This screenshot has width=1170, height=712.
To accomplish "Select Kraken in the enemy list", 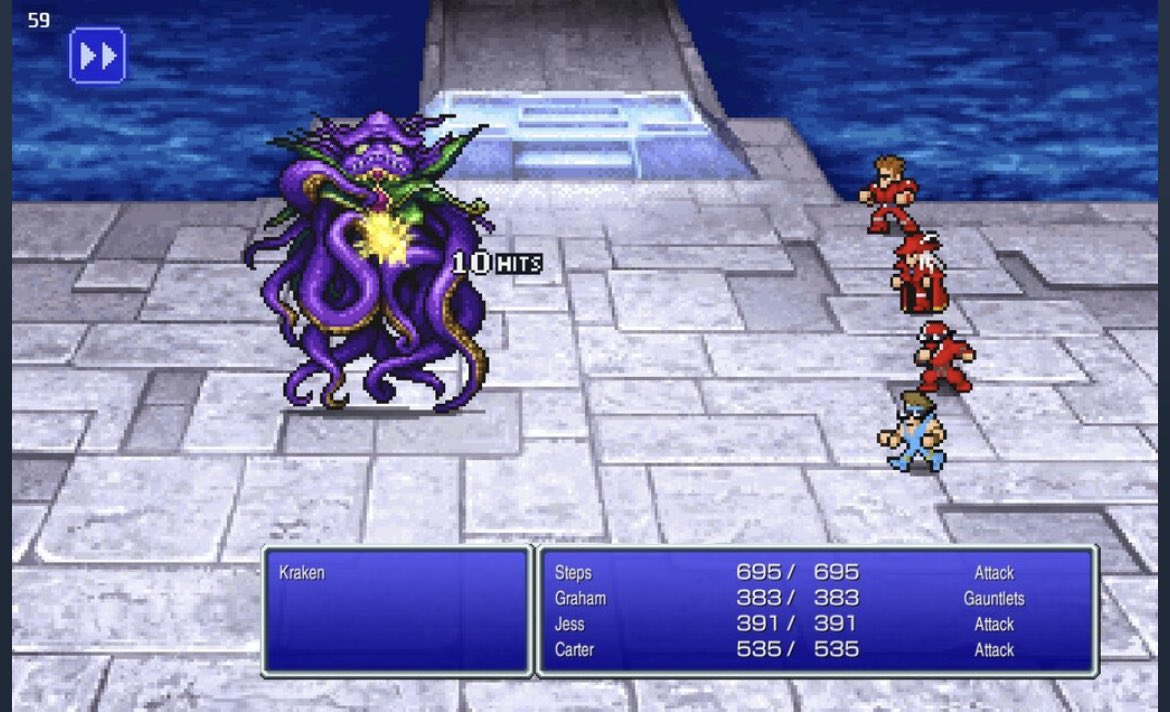I will pyautogui.click(x=301, y=573).
